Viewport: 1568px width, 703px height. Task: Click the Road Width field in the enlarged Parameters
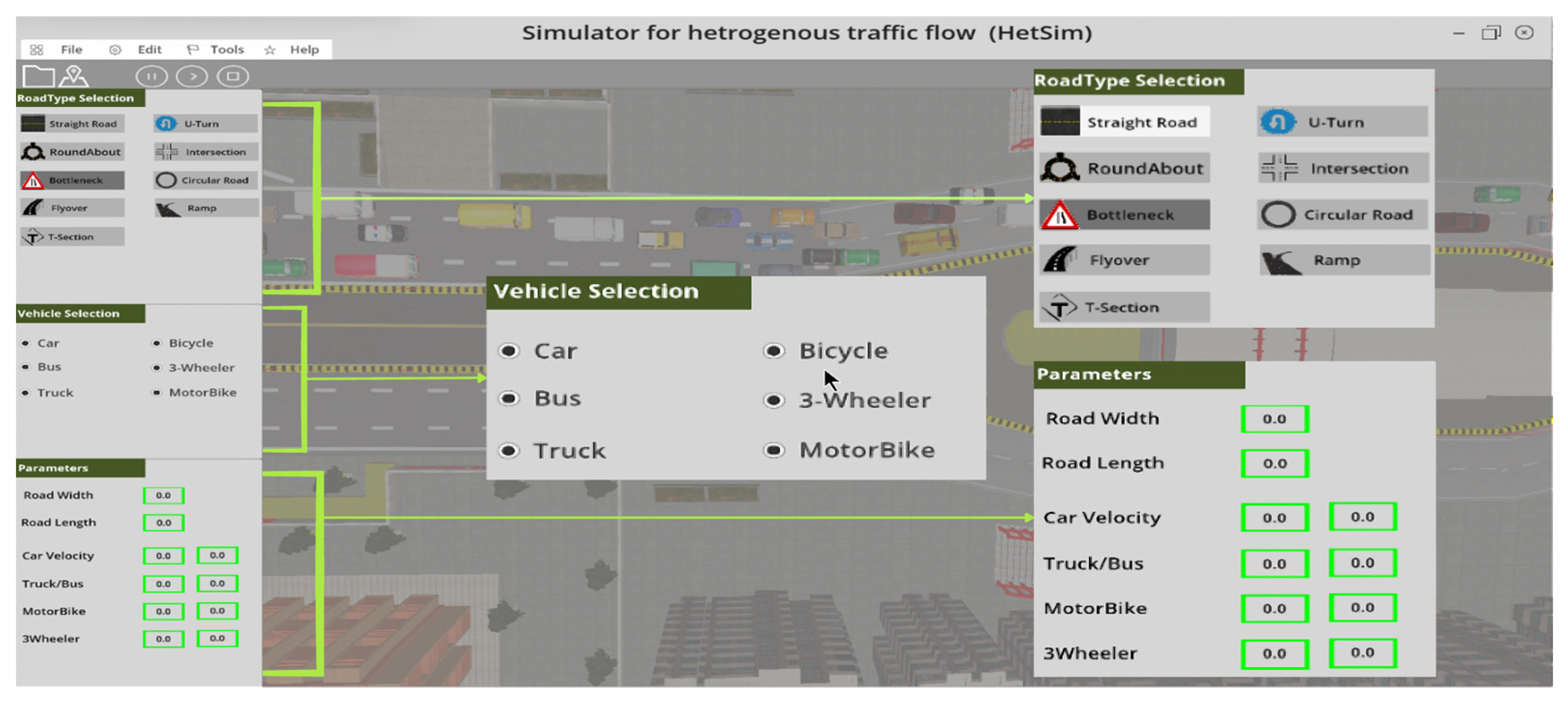[1274, 419]
